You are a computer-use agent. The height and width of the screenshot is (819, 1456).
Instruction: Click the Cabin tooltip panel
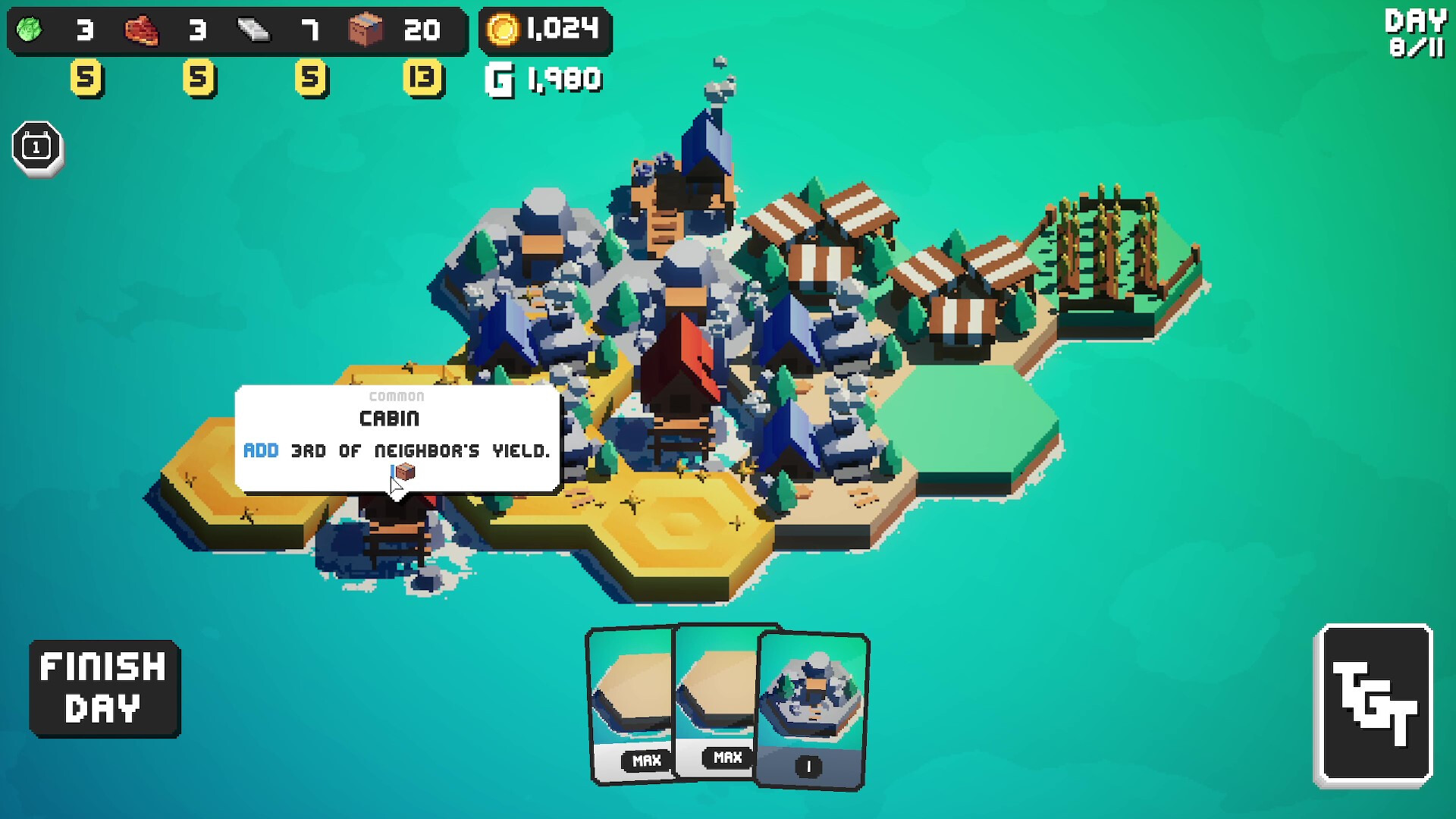[x=397, y=440]
